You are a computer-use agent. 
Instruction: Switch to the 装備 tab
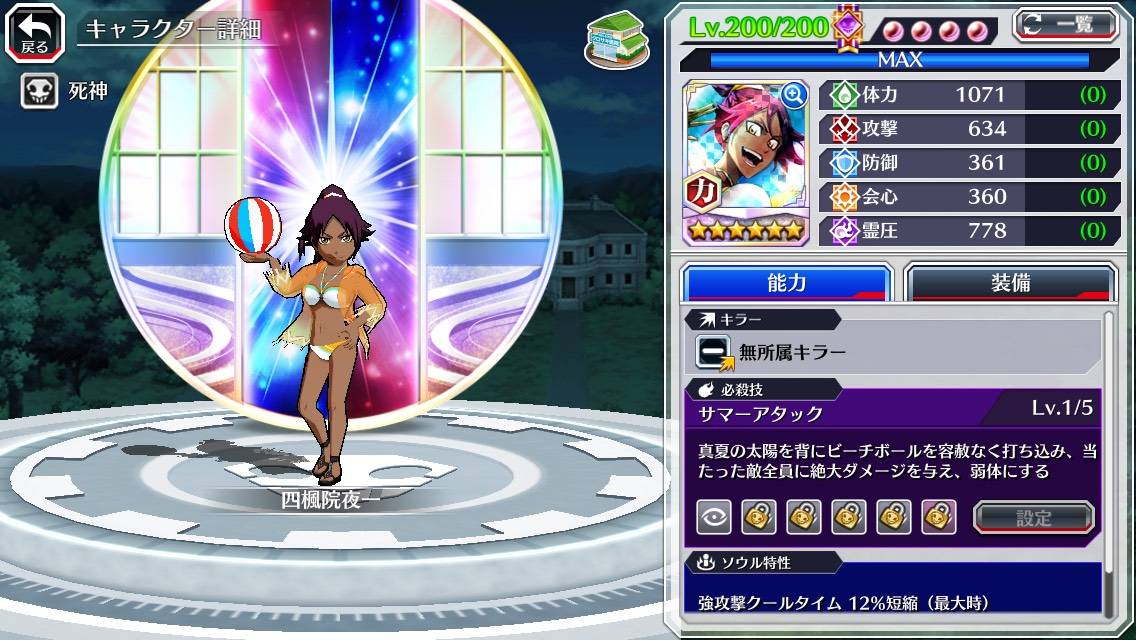point(1010,283)
